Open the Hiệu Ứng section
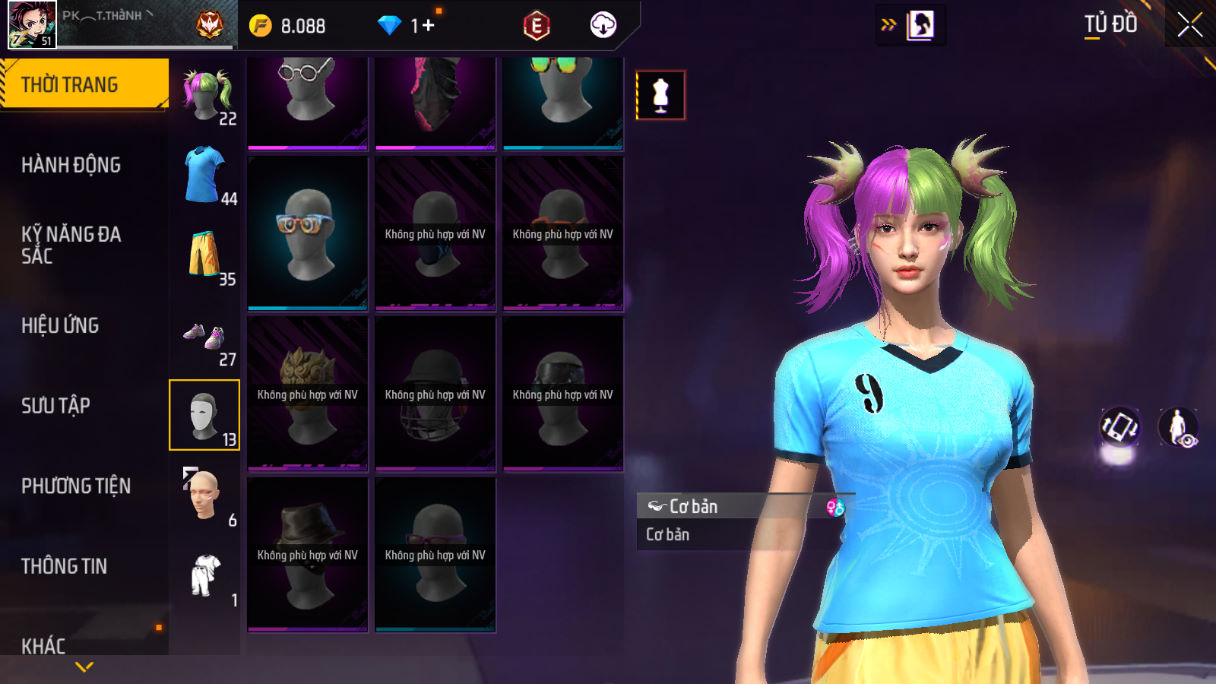1216x684 pixels. (60, 325)
